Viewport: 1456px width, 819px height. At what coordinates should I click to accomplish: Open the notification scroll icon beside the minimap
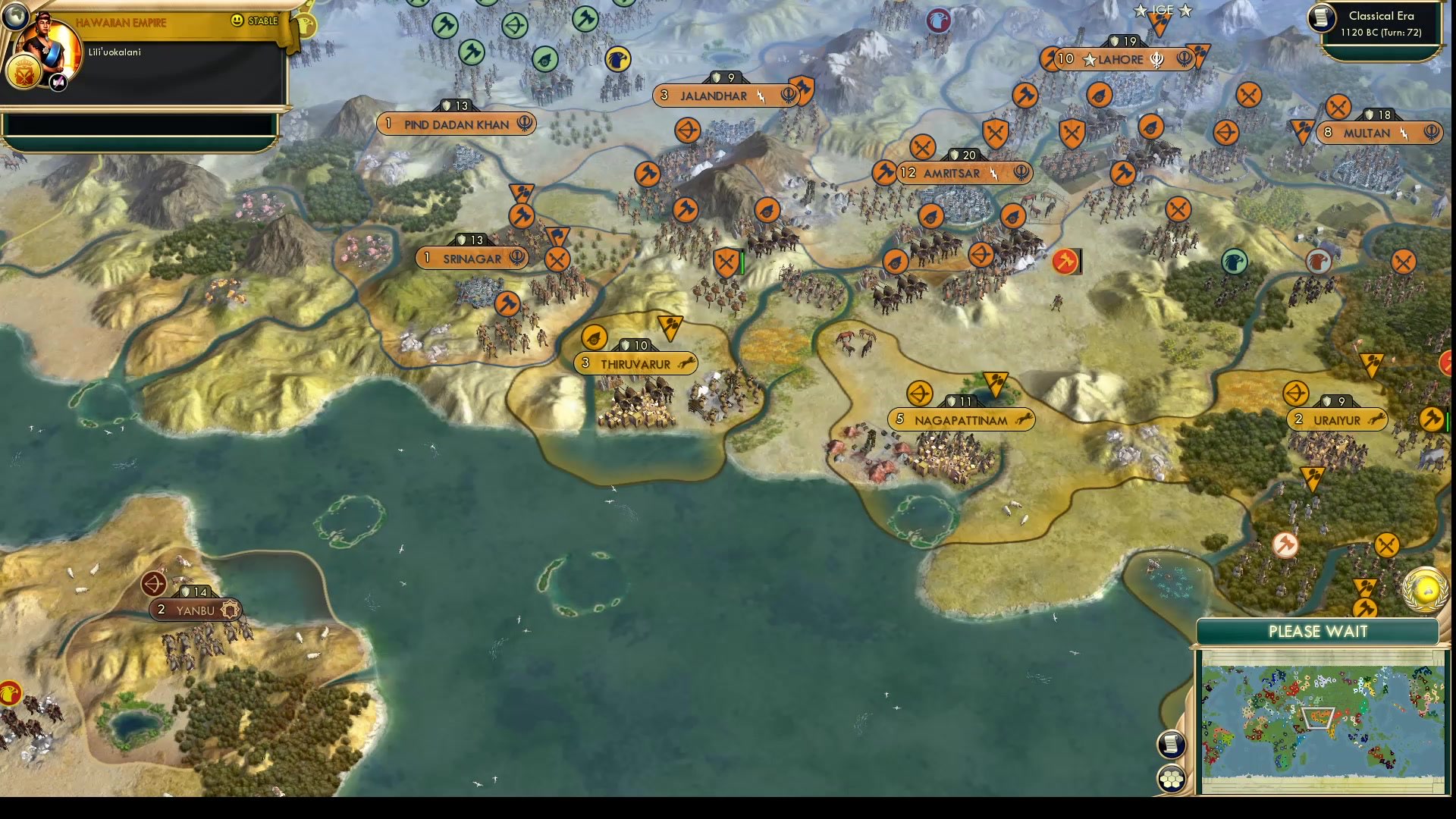tap(1172, 744)
